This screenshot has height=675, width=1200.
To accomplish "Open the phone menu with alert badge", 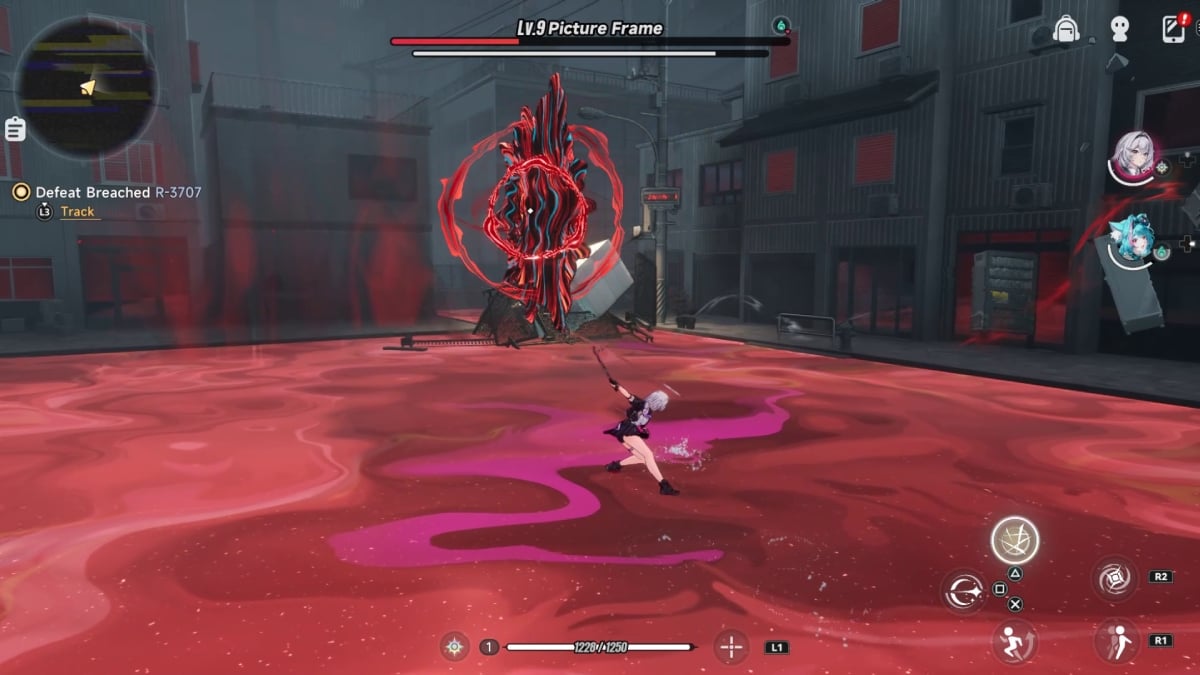I will click(x=1174, y=28).
